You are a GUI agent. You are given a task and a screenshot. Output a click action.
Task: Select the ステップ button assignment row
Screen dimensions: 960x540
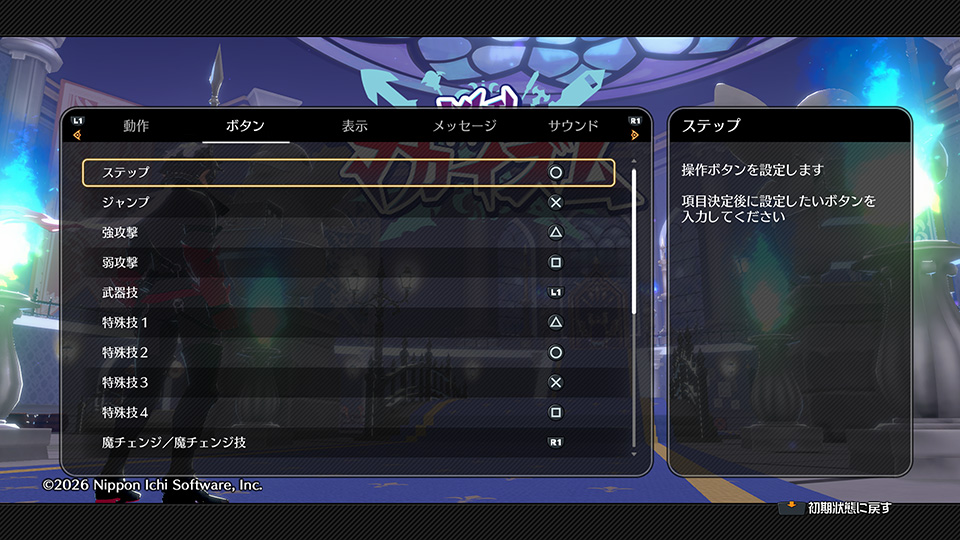[x=348, y=172]
